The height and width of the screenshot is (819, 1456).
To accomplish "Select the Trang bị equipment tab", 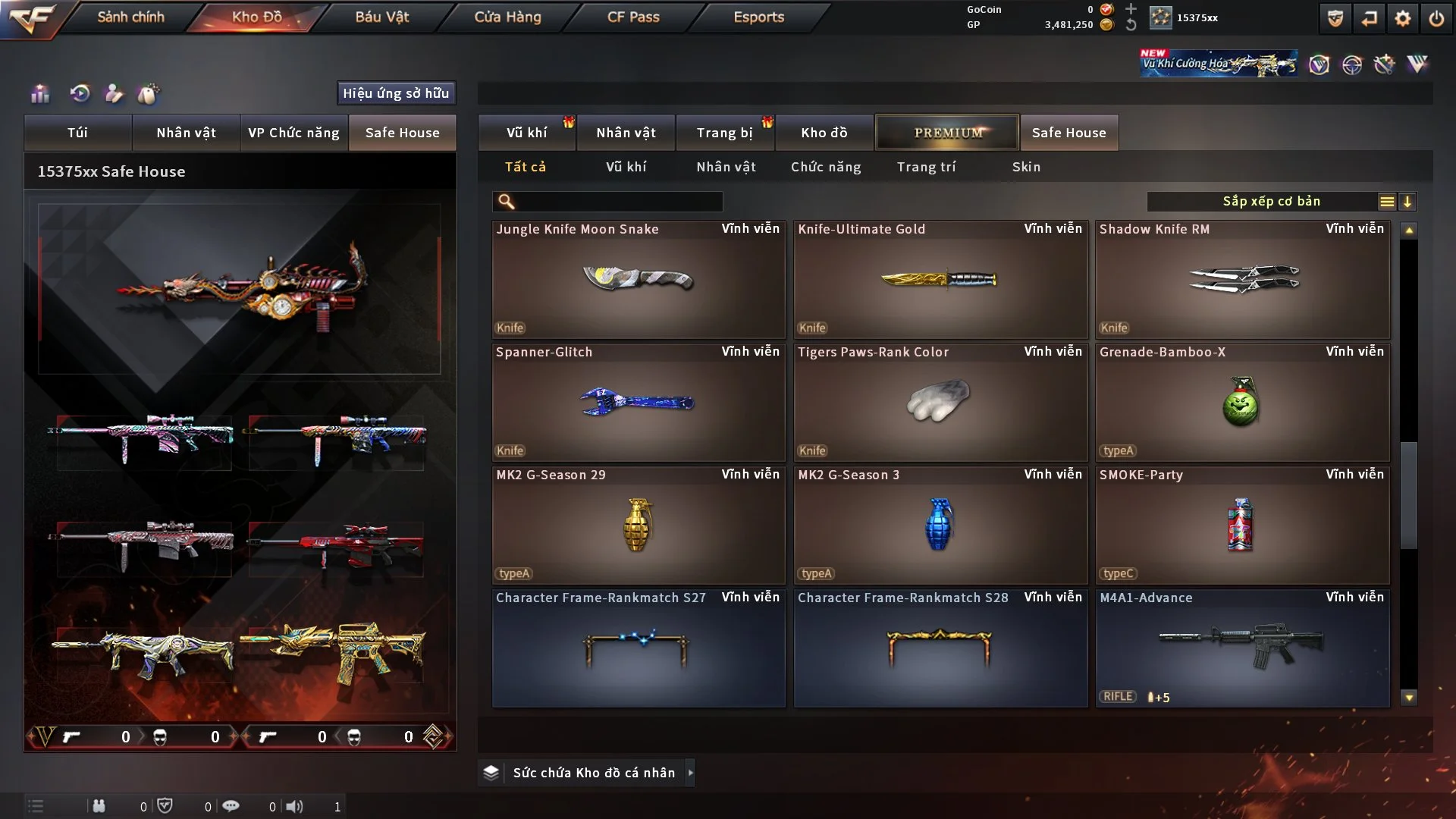I will (x=724, y=133).
